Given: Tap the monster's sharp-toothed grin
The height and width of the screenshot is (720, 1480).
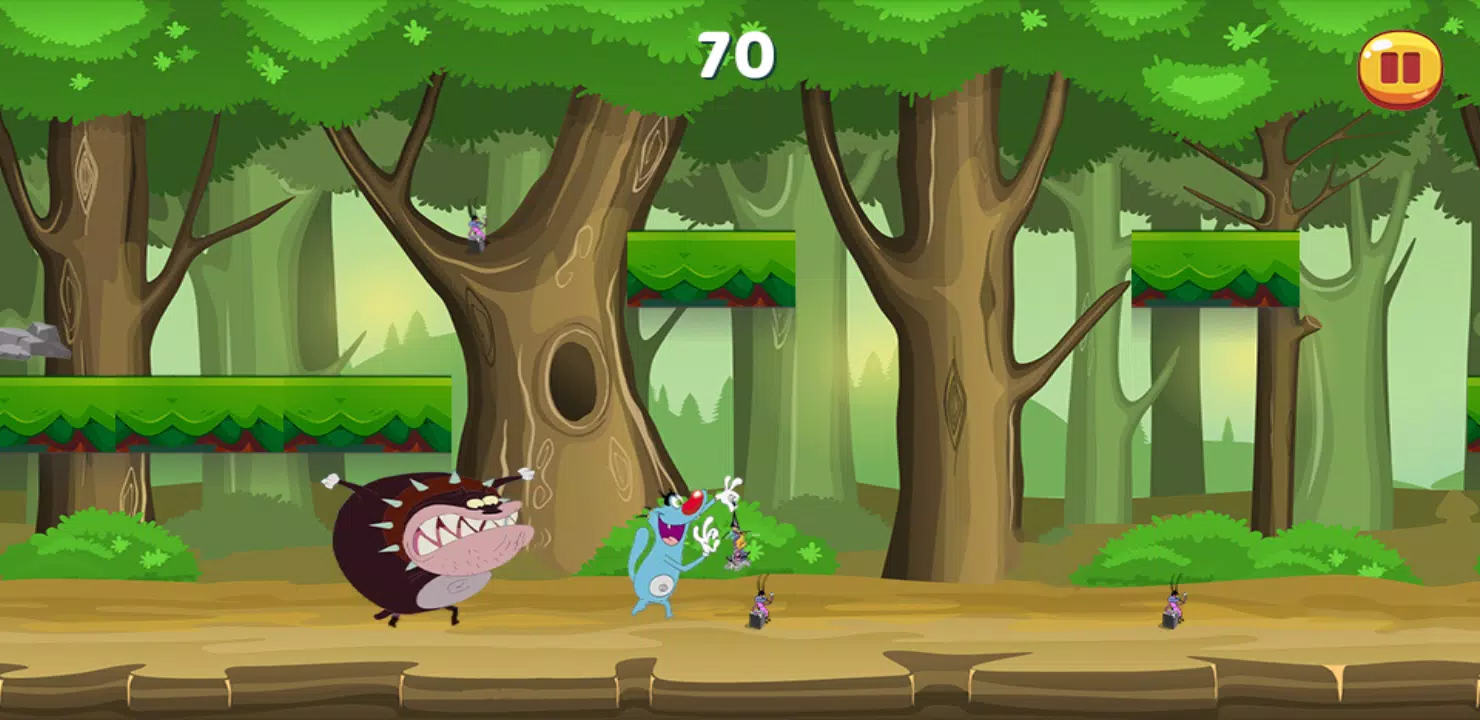Looking at the screenshot, I should click(x=462, y=530).
